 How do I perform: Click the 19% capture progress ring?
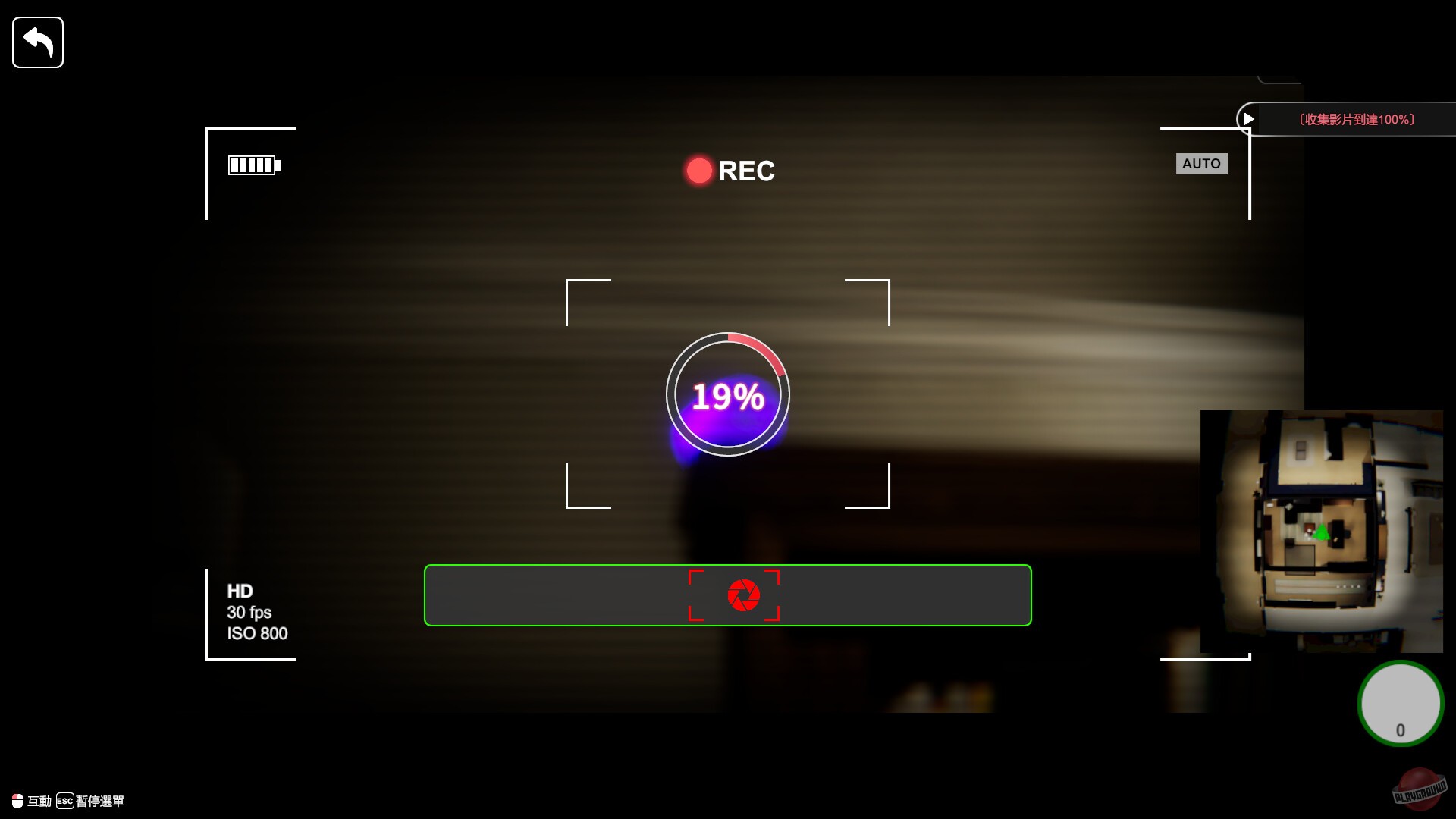click(728, 394)
